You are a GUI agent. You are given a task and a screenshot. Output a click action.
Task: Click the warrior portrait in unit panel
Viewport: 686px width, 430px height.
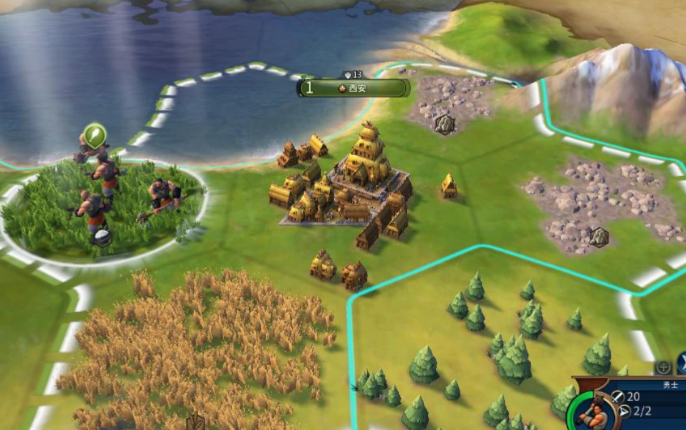[590, 412]
